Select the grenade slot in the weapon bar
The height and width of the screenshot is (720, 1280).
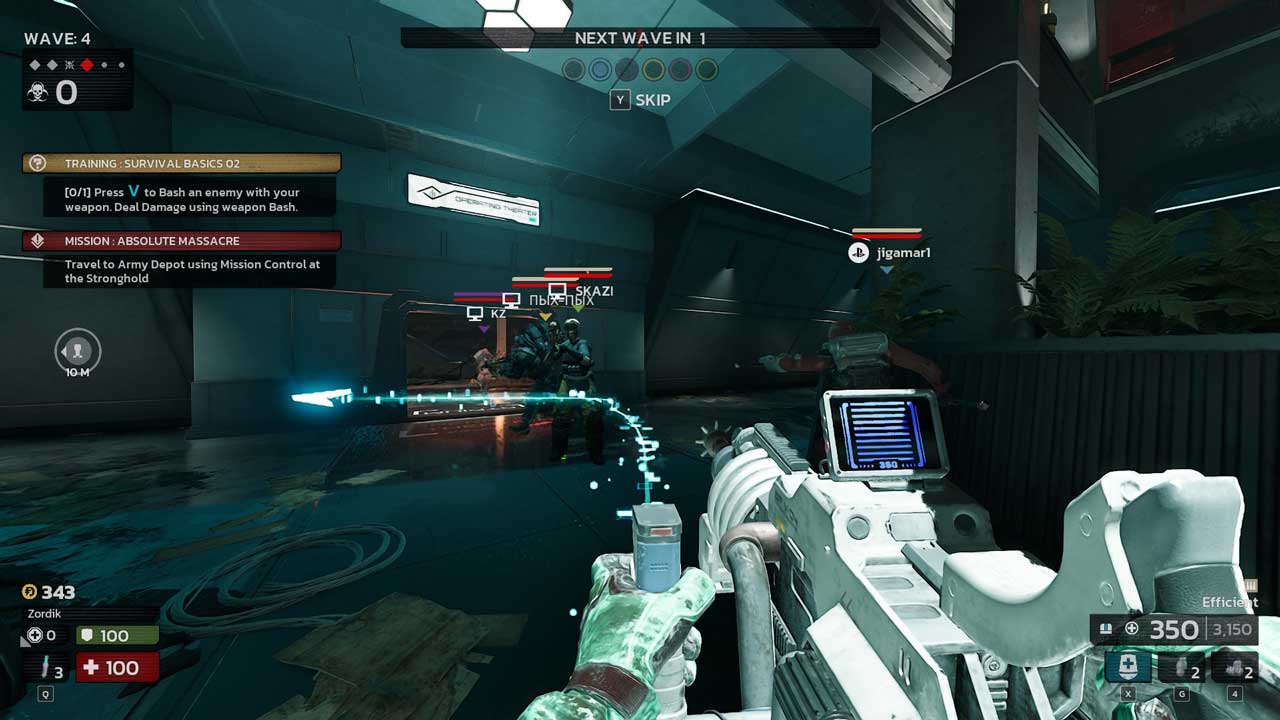(1181, 667)
